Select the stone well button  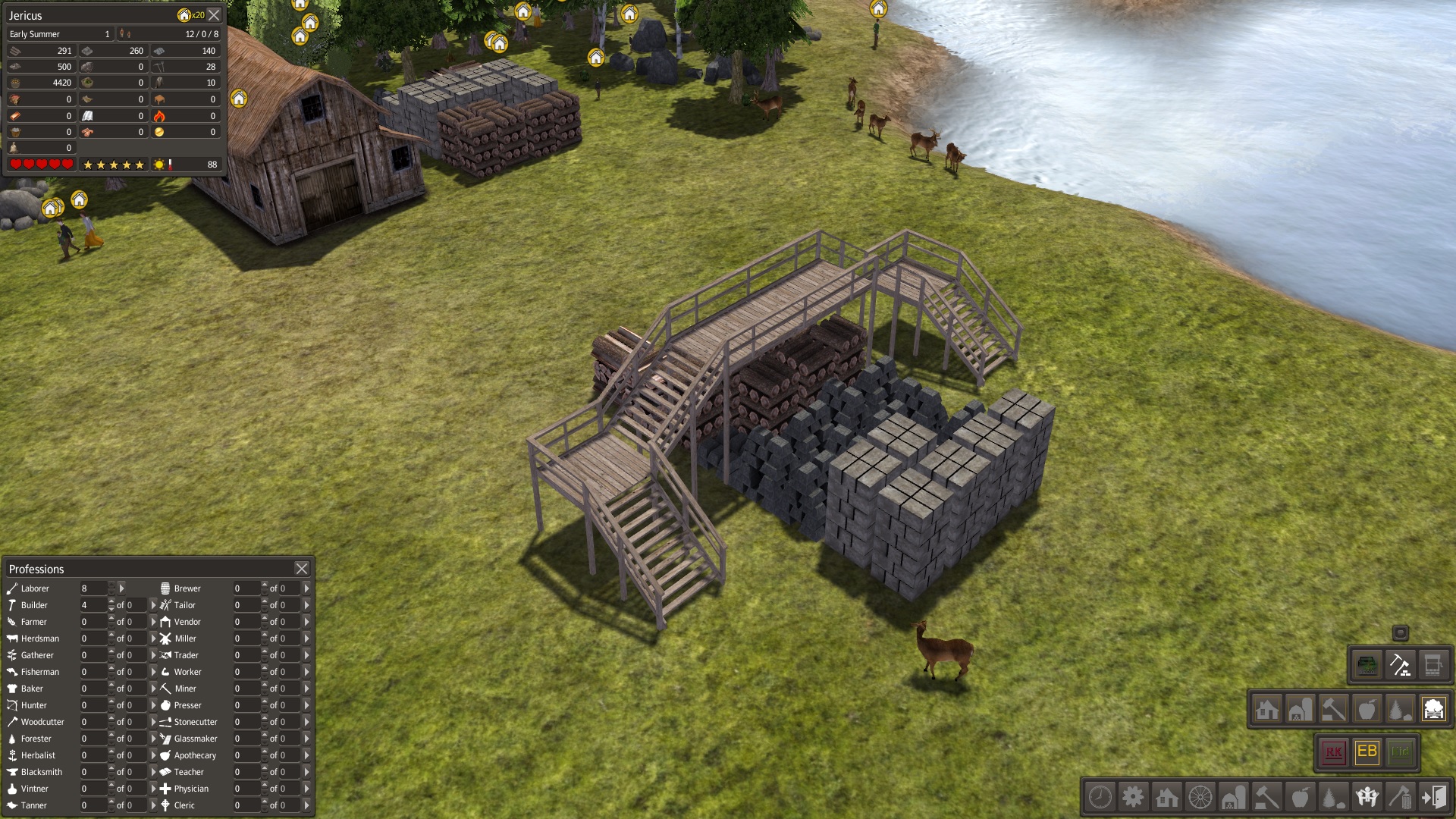pyautogui.click(x=1433, y=666)
